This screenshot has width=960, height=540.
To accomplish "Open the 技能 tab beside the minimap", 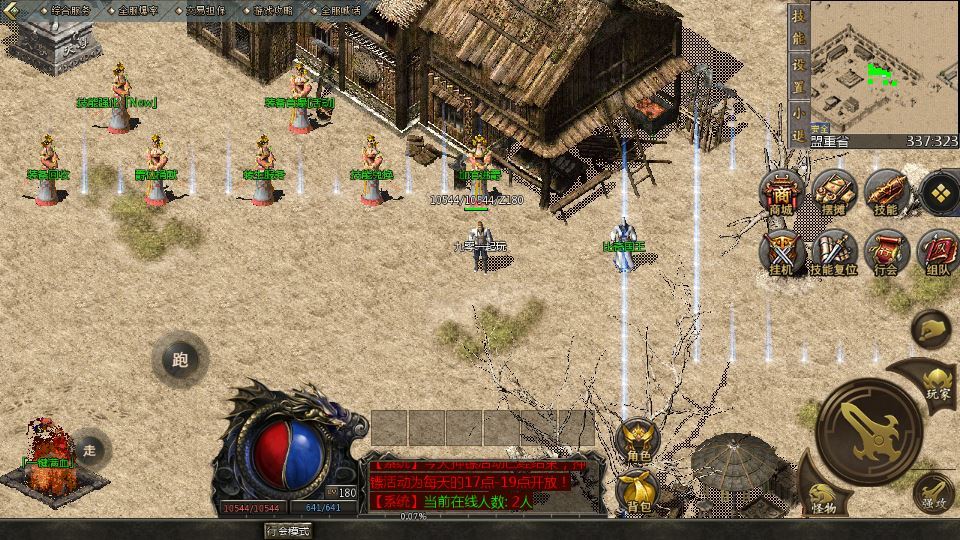I will tap(798, 28).
